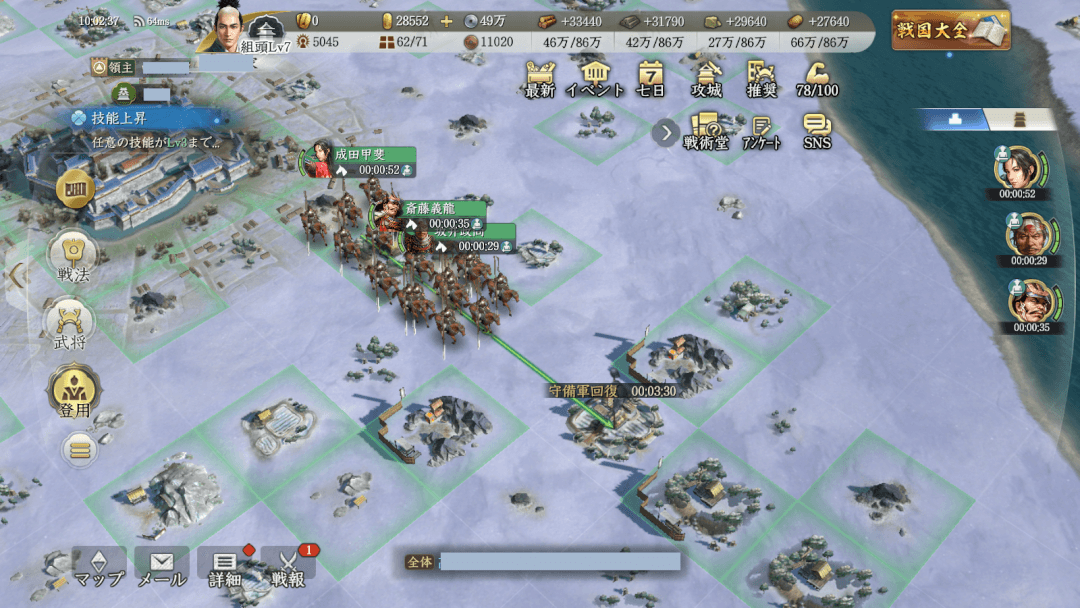Viewport: 1080px width, 608px height.
Task: Open the アンケート survey
Action: point(761,131)
